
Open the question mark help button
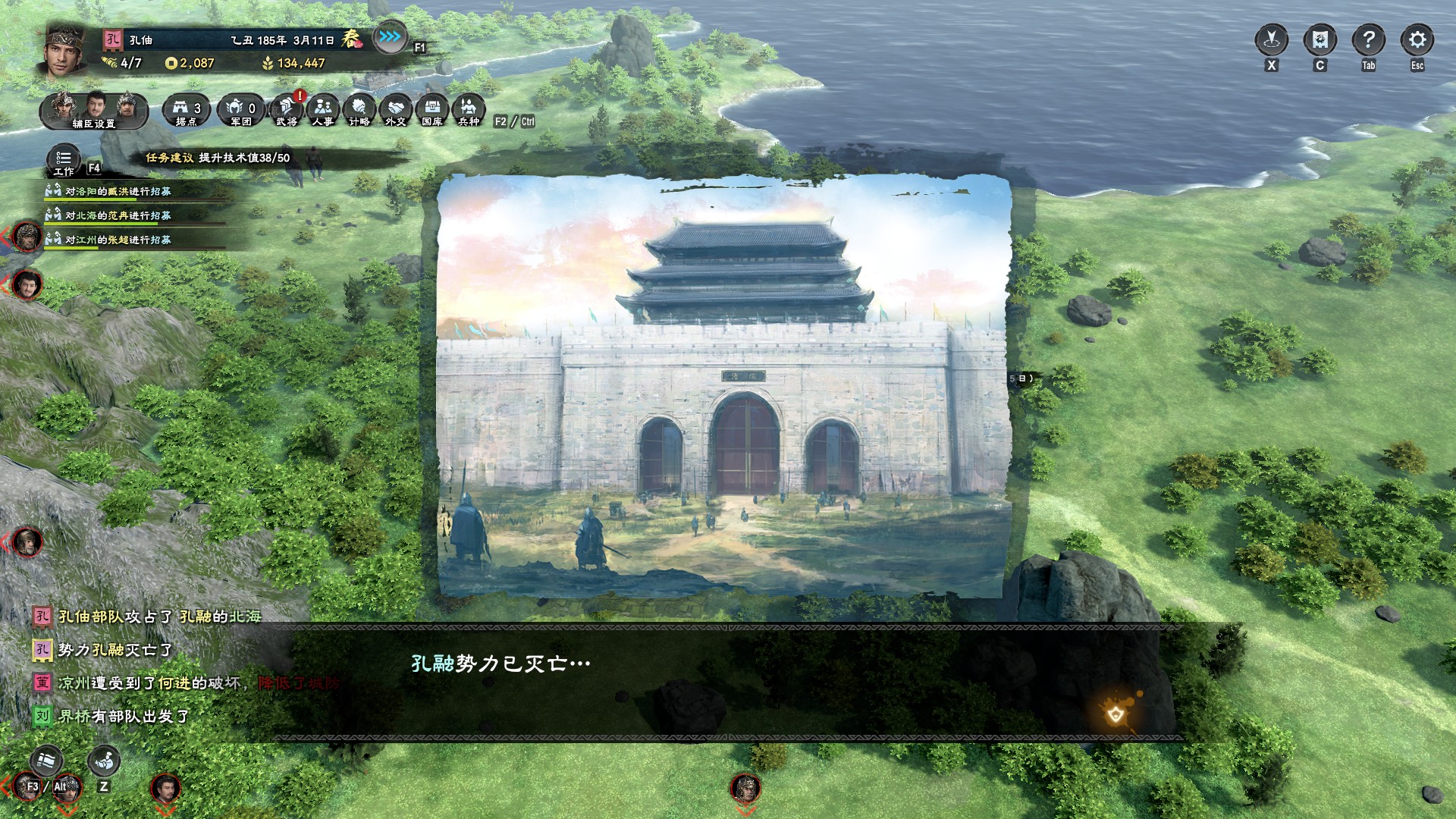[1368, 40]
